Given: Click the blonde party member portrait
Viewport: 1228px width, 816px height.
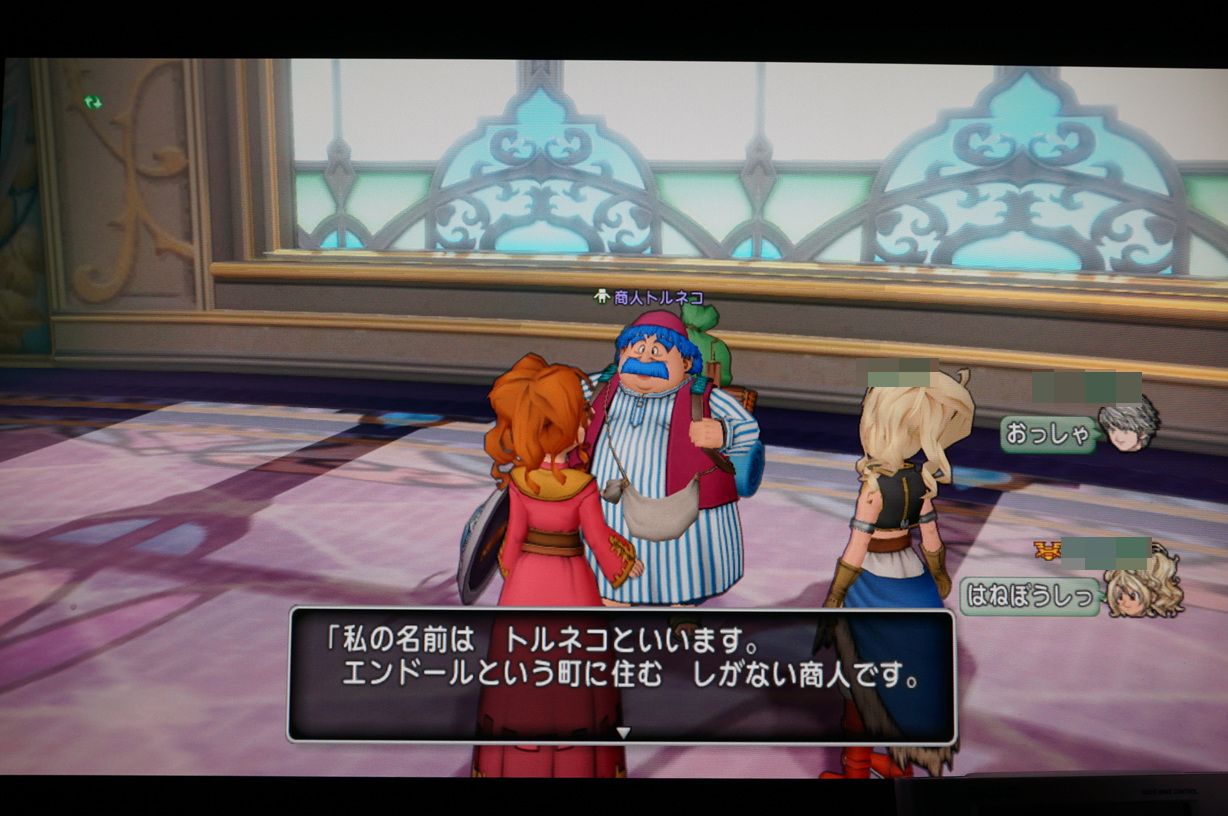Looking at the screenshot, I should (1141, 587).
